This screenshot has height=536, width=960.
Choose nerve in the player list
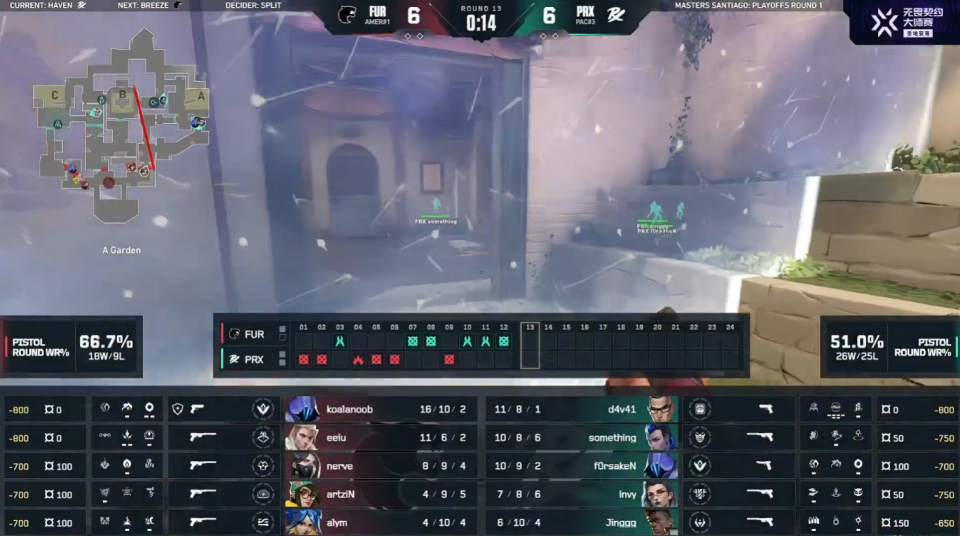(x=380, y=465)
